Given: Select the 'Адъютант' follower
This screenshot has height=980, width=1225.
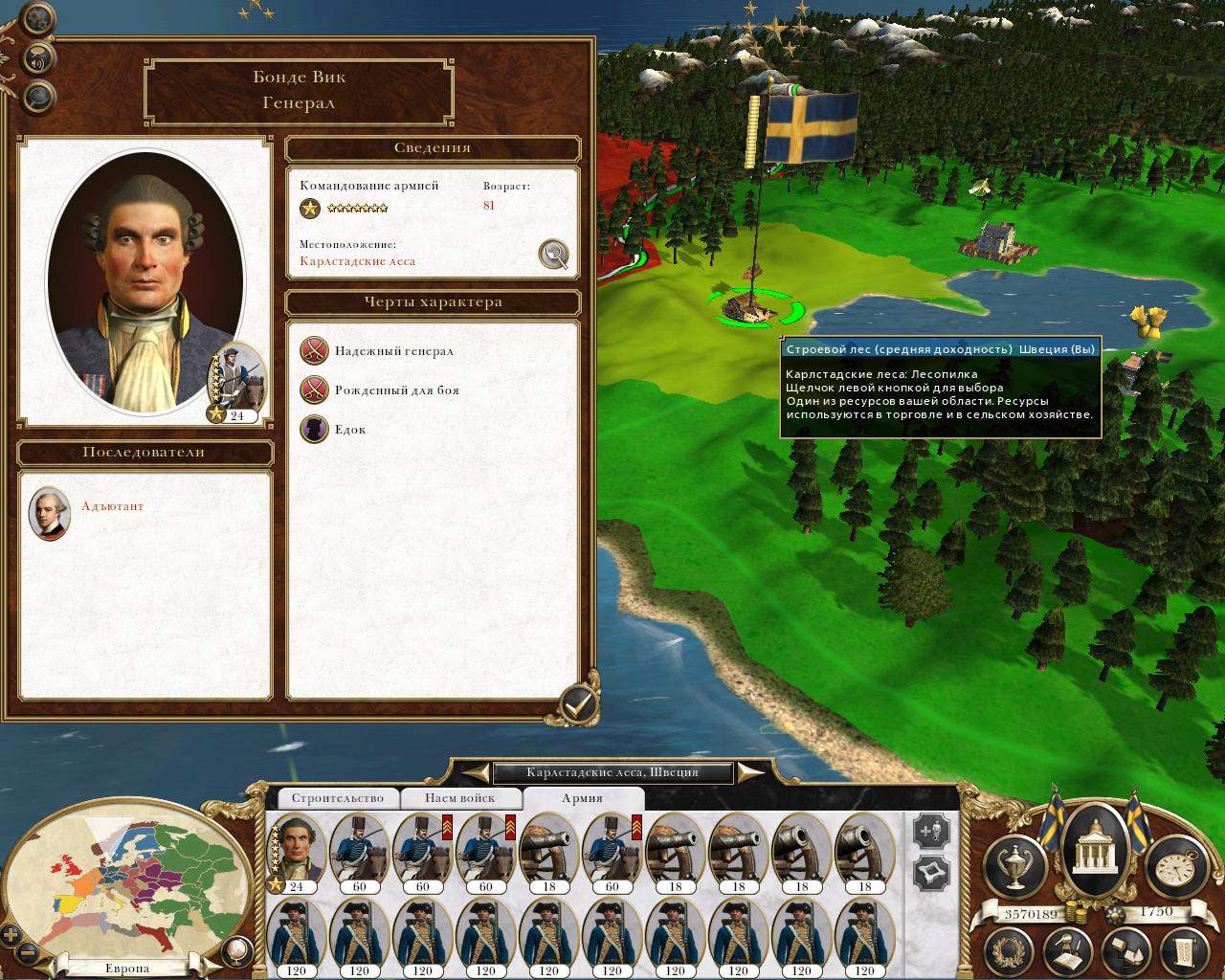Looking at the screenshot, I should tap(50, 513).
